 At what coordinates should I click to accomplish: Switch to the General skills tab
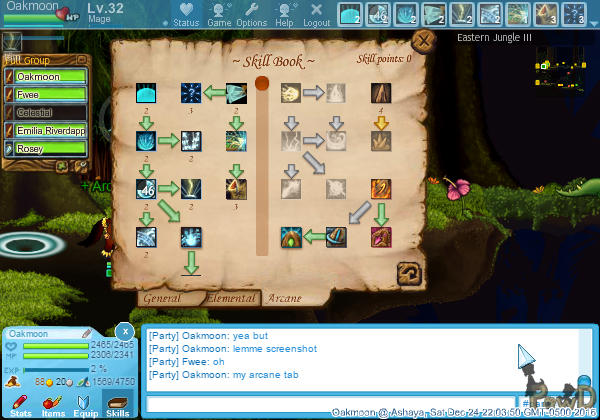(x=160, y=298)
